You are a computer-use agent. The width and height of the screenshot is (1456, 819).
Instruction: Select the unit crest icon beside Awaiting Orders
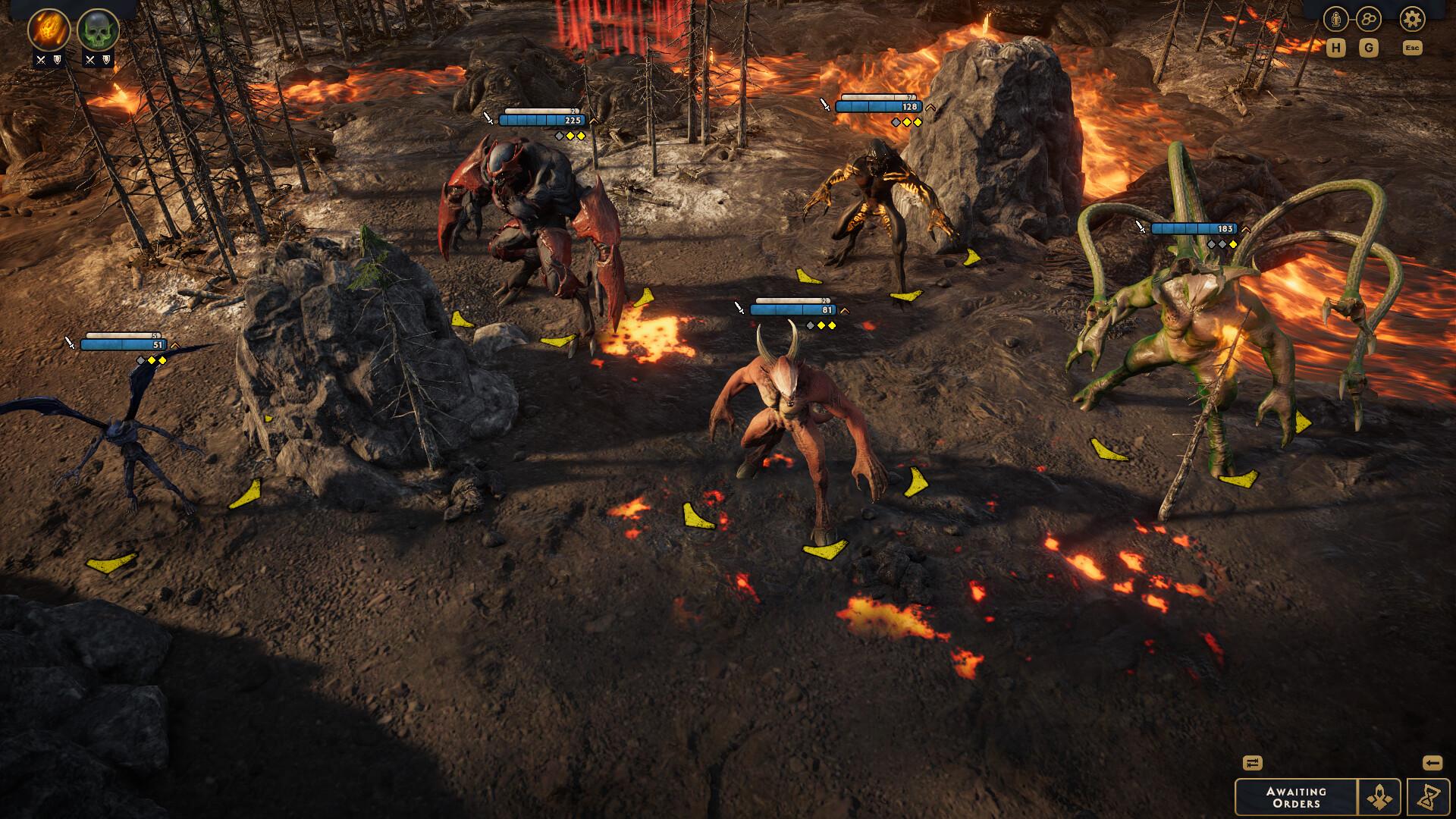[x=1379, y=798]
